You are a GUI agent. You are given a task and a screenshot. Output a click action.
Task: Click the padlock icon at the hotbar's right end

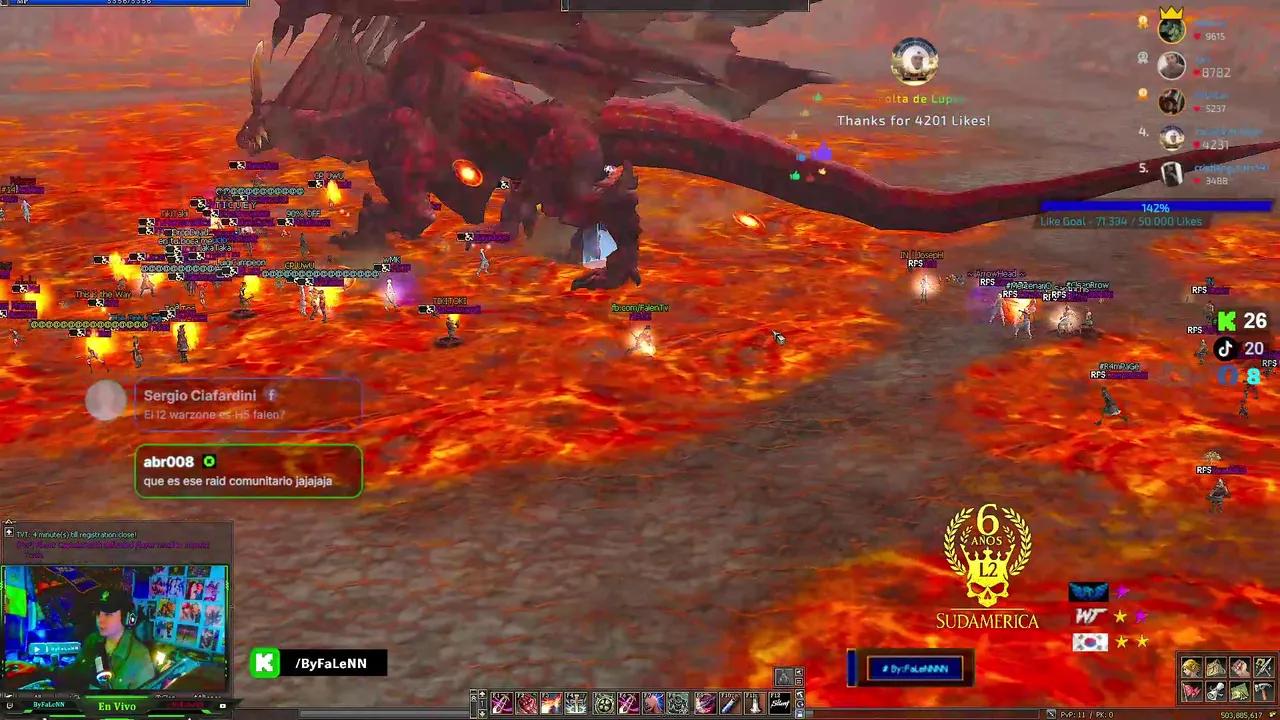(x=801, y=713)
